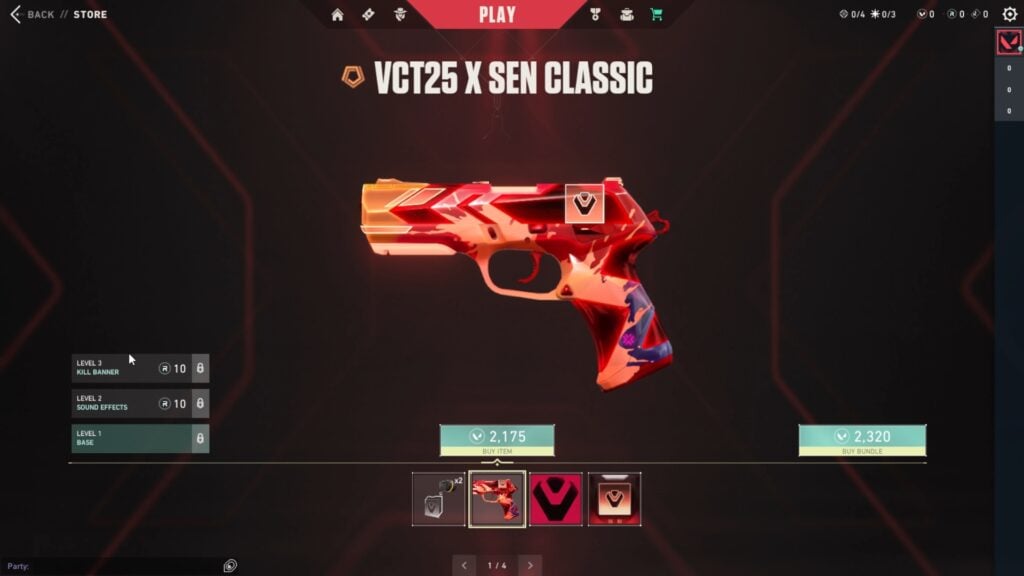Open the battlepass ticket icon
The width and height of the screenshot is (1024, 576).
pyautogui.click(x=368, y=14)
